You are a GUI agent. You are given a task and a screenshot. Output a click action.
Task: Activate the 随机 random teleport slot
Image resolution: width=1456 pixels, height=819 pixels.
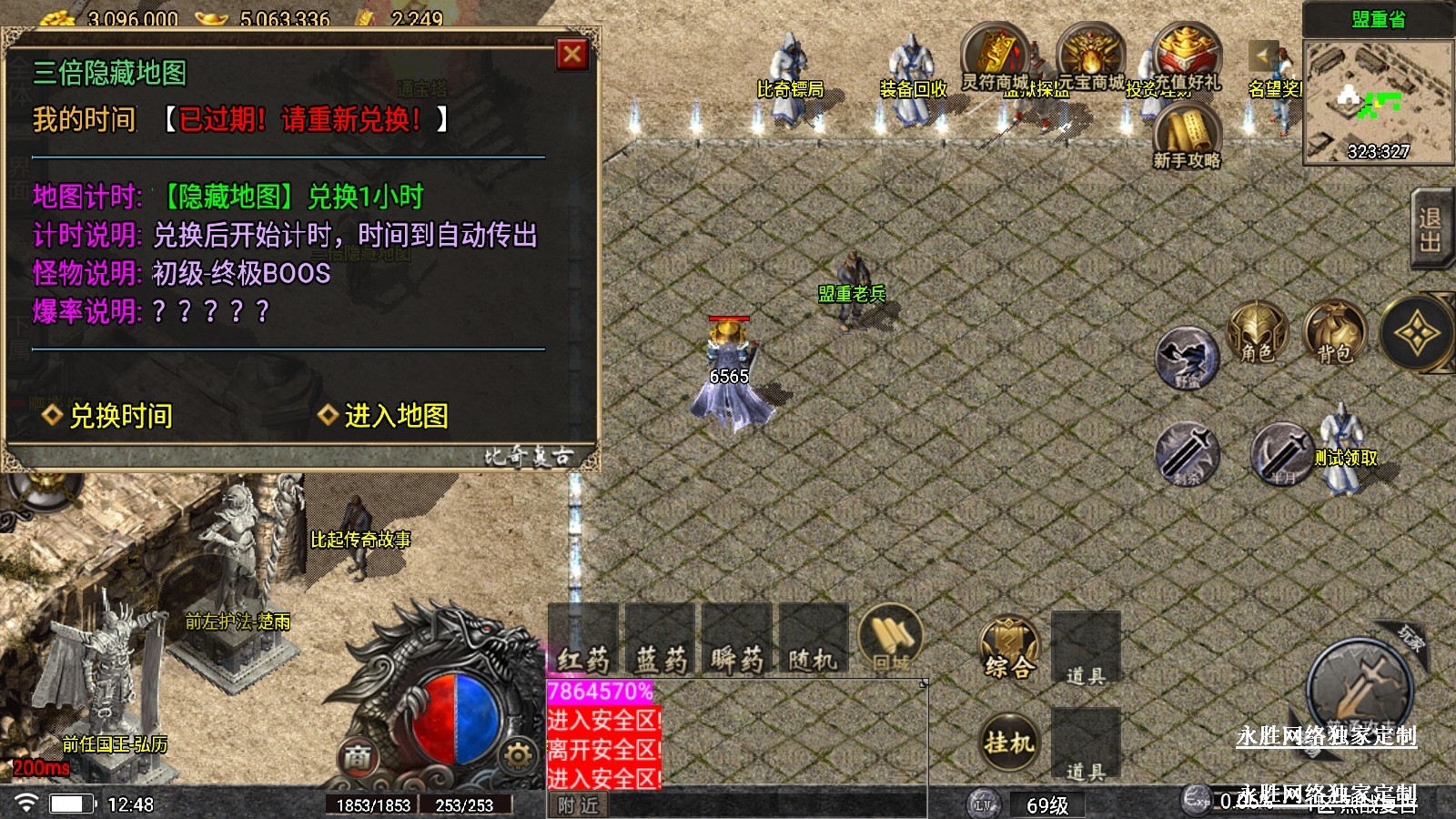coord(813,640)
